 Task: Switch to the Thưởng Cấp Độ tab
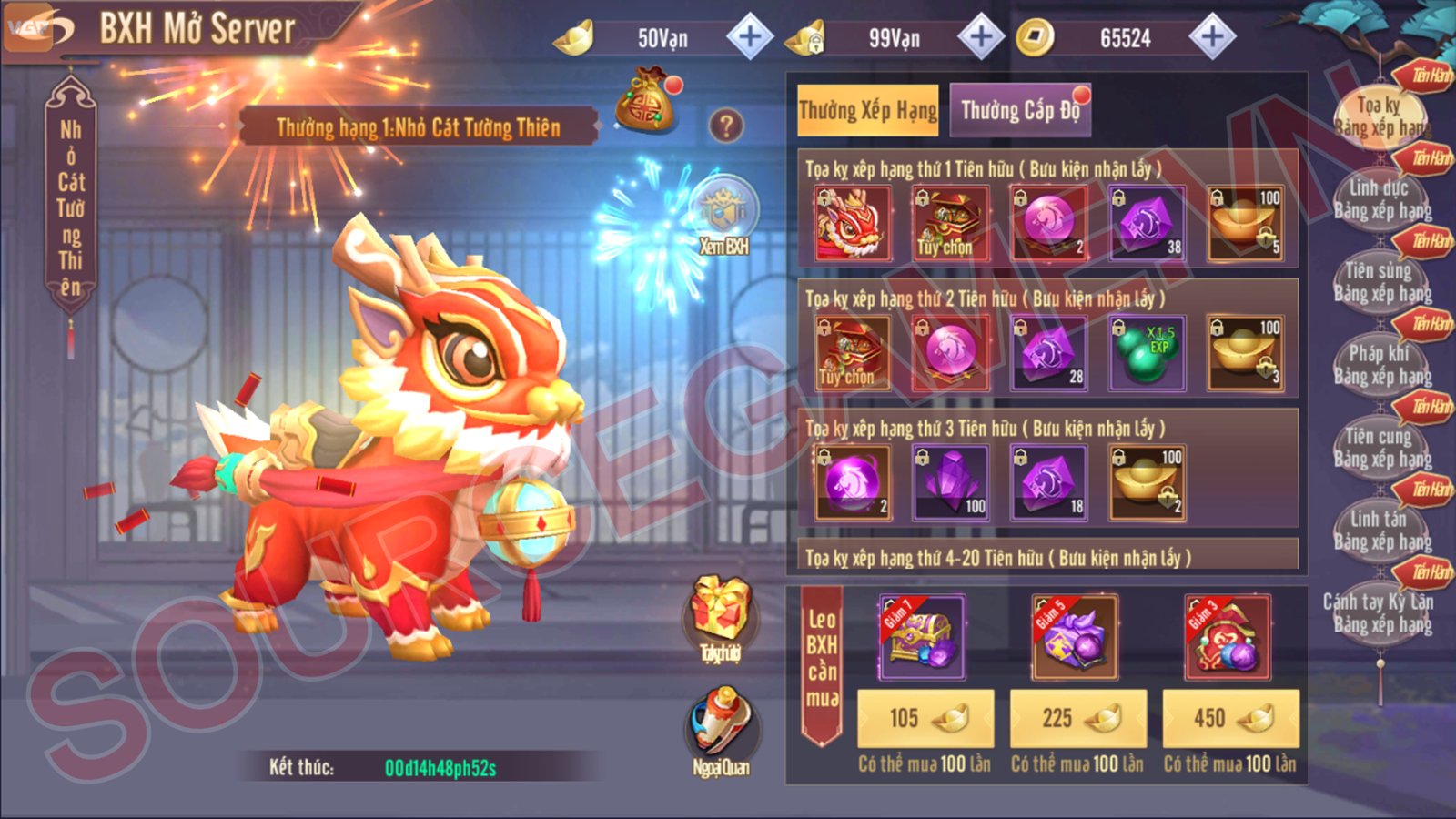[x=1019, y=111]
